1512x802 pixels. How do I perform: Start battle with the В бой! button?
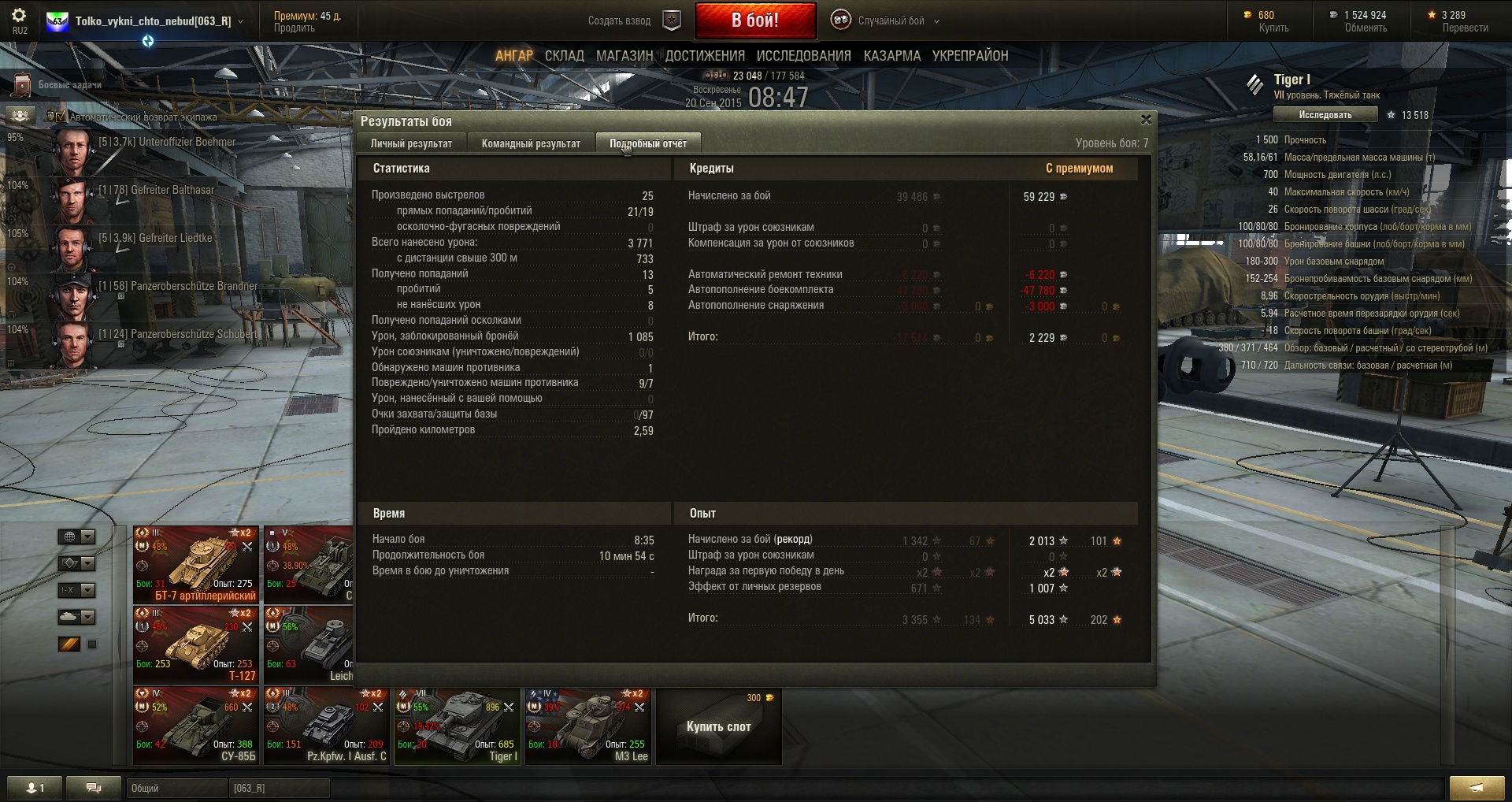click(754, 20)
